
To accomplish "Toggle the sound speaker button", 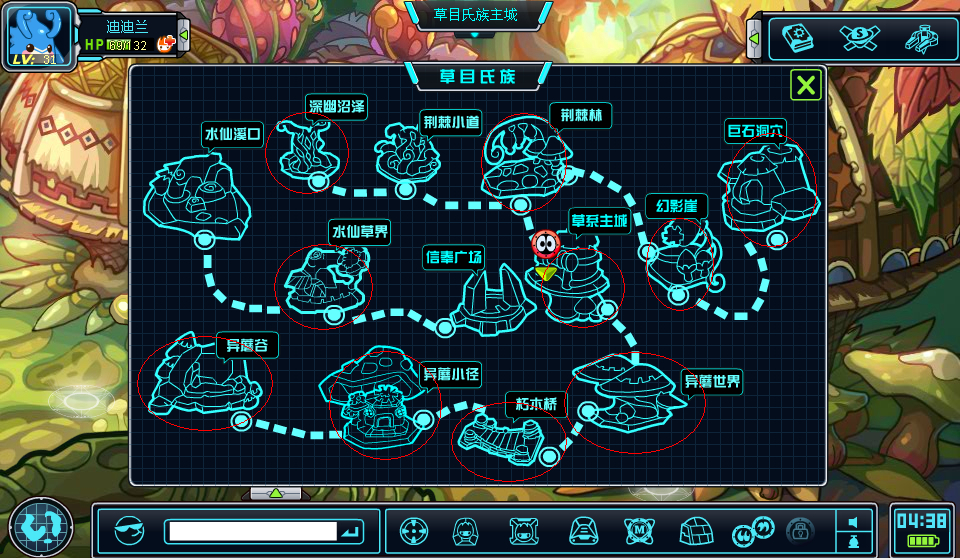I will (x=853, y=521).
